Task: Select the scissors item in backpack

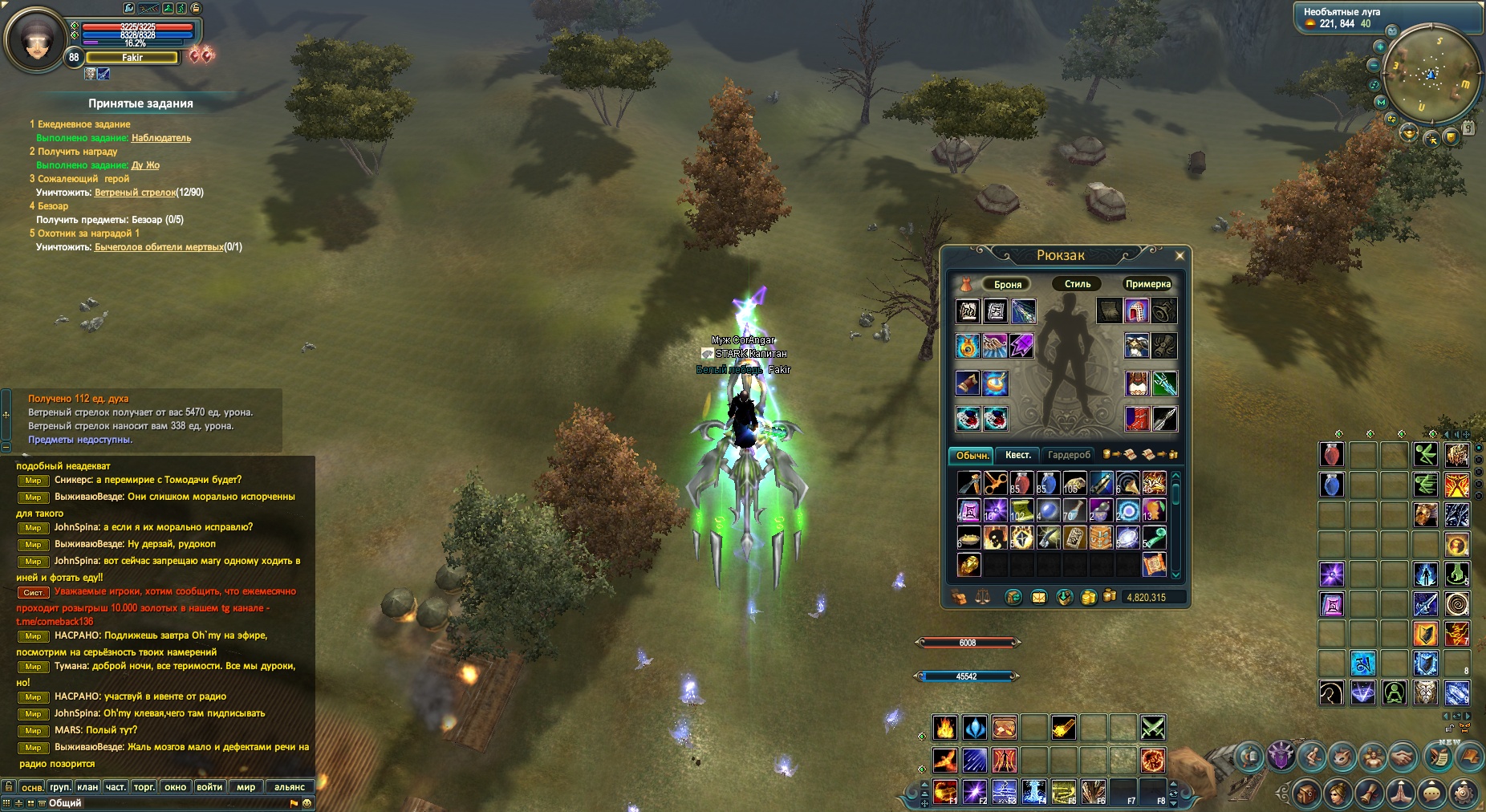Action: pyautogui.click(x=995, y=483)
